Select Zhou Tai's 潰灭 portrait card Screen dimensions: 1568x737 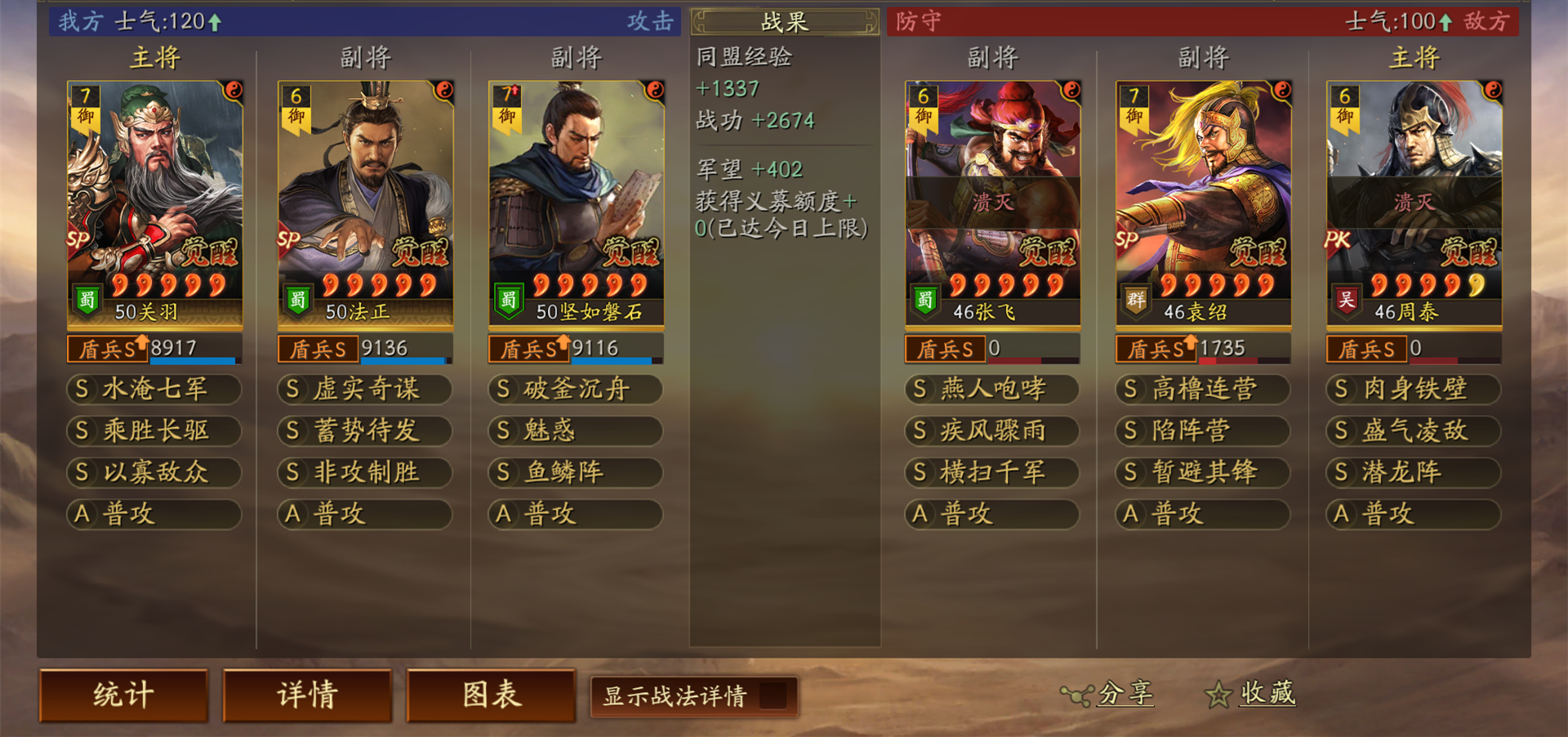click(1412, 196)
